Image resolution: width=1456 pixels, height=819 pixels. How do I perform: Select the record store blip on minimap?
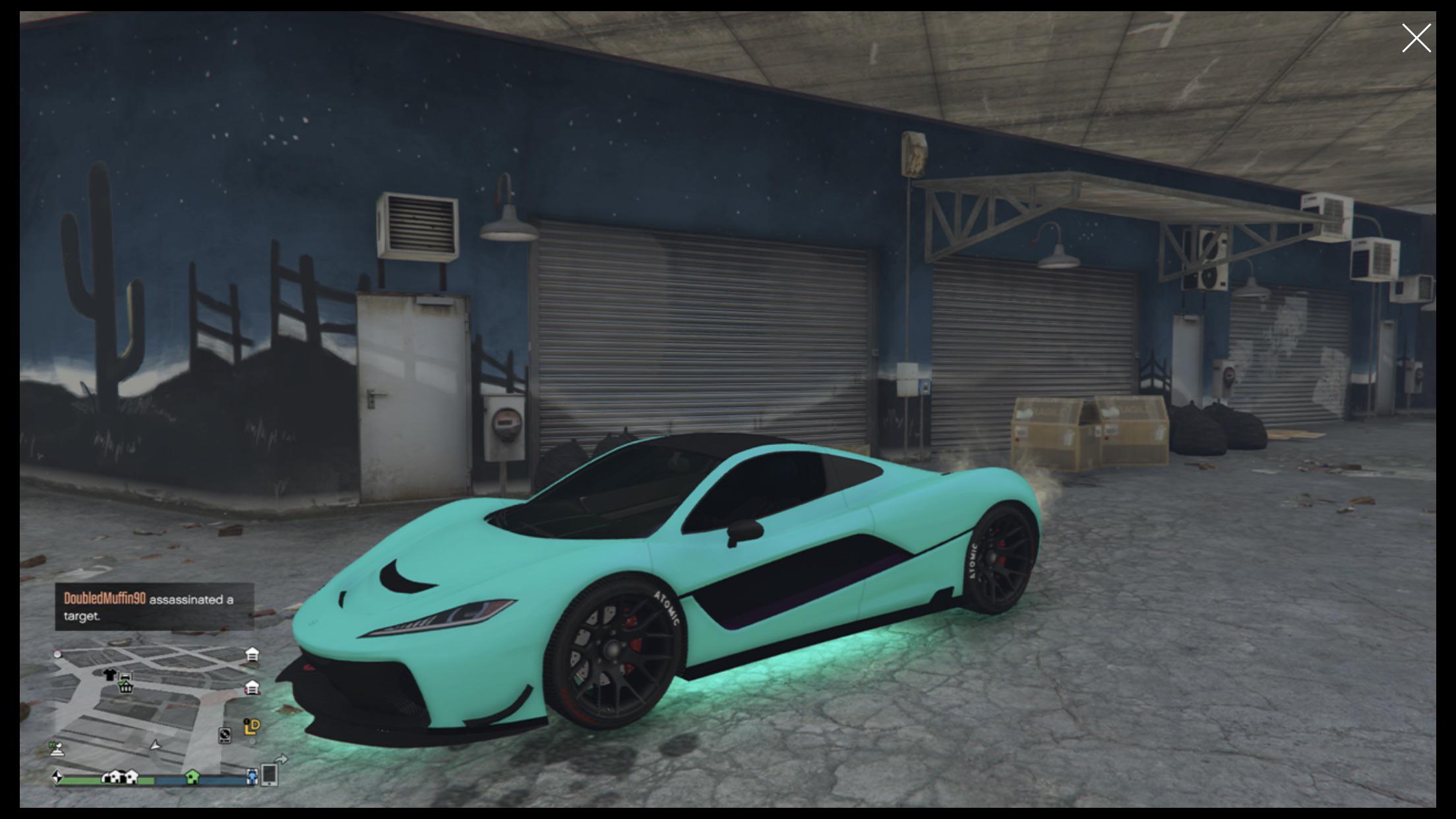pyautogui.click(x=225, y=737)
